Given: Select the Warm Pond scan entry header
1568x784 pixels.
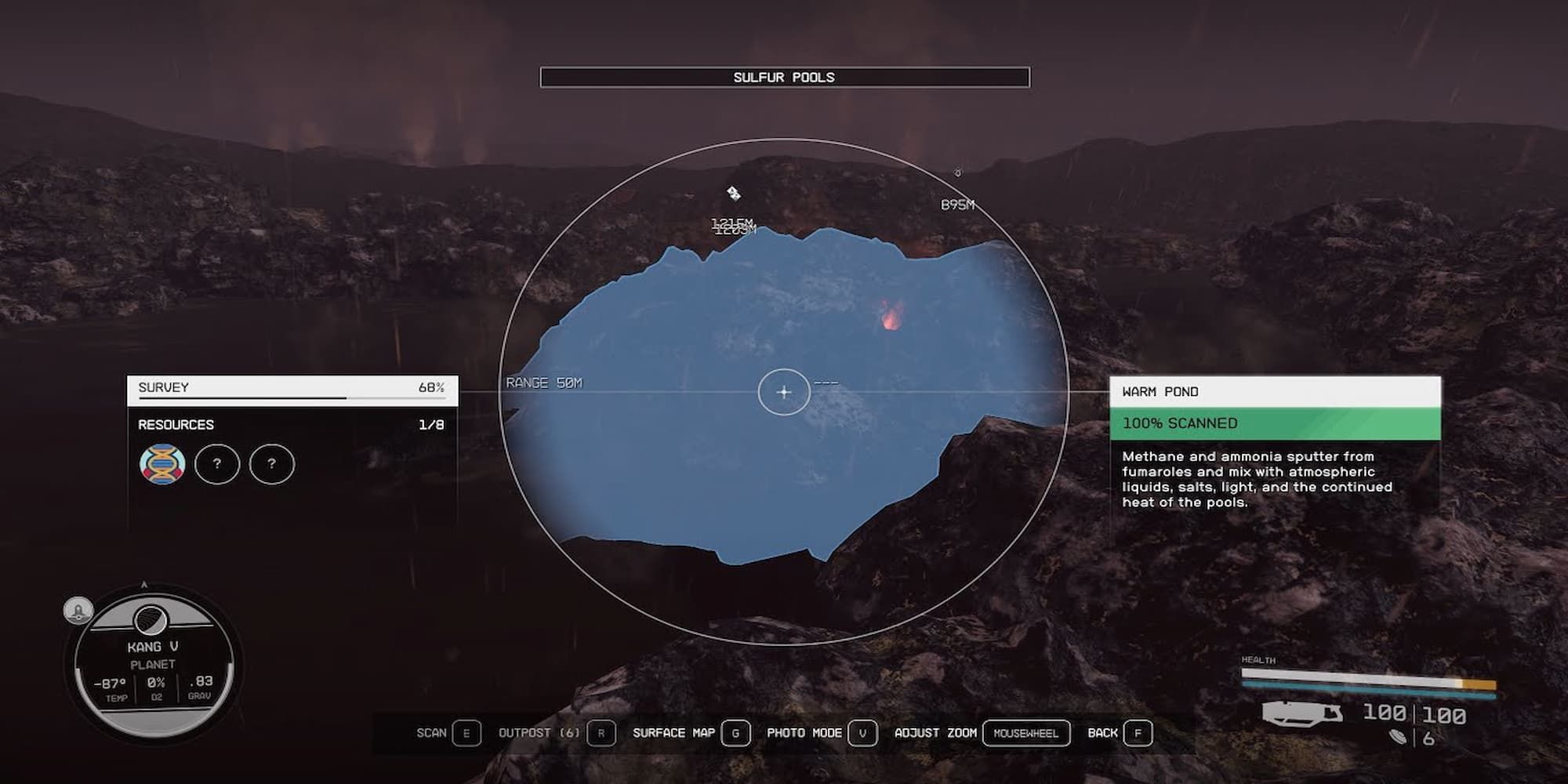Looking at the screenshot, I should (1275, 392).
